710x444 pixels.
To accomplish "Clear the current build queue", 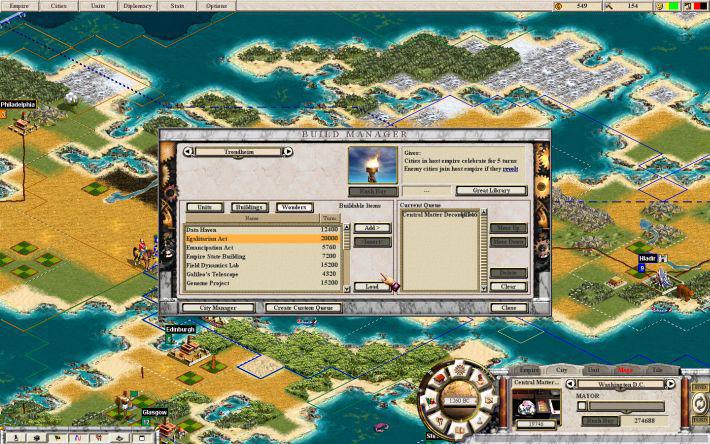I will pyautogui.click(x=508, y=287).
